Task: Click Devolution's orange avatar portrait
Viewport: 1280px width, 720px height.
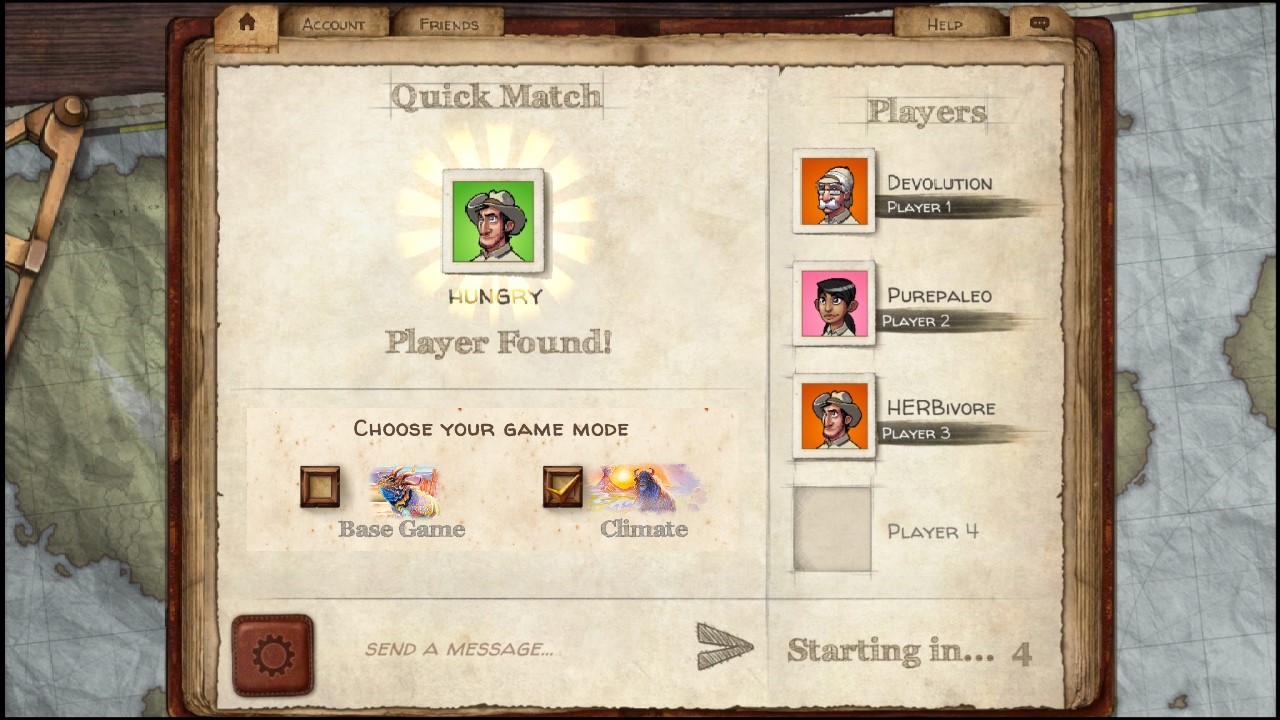Action: (832, 190)
